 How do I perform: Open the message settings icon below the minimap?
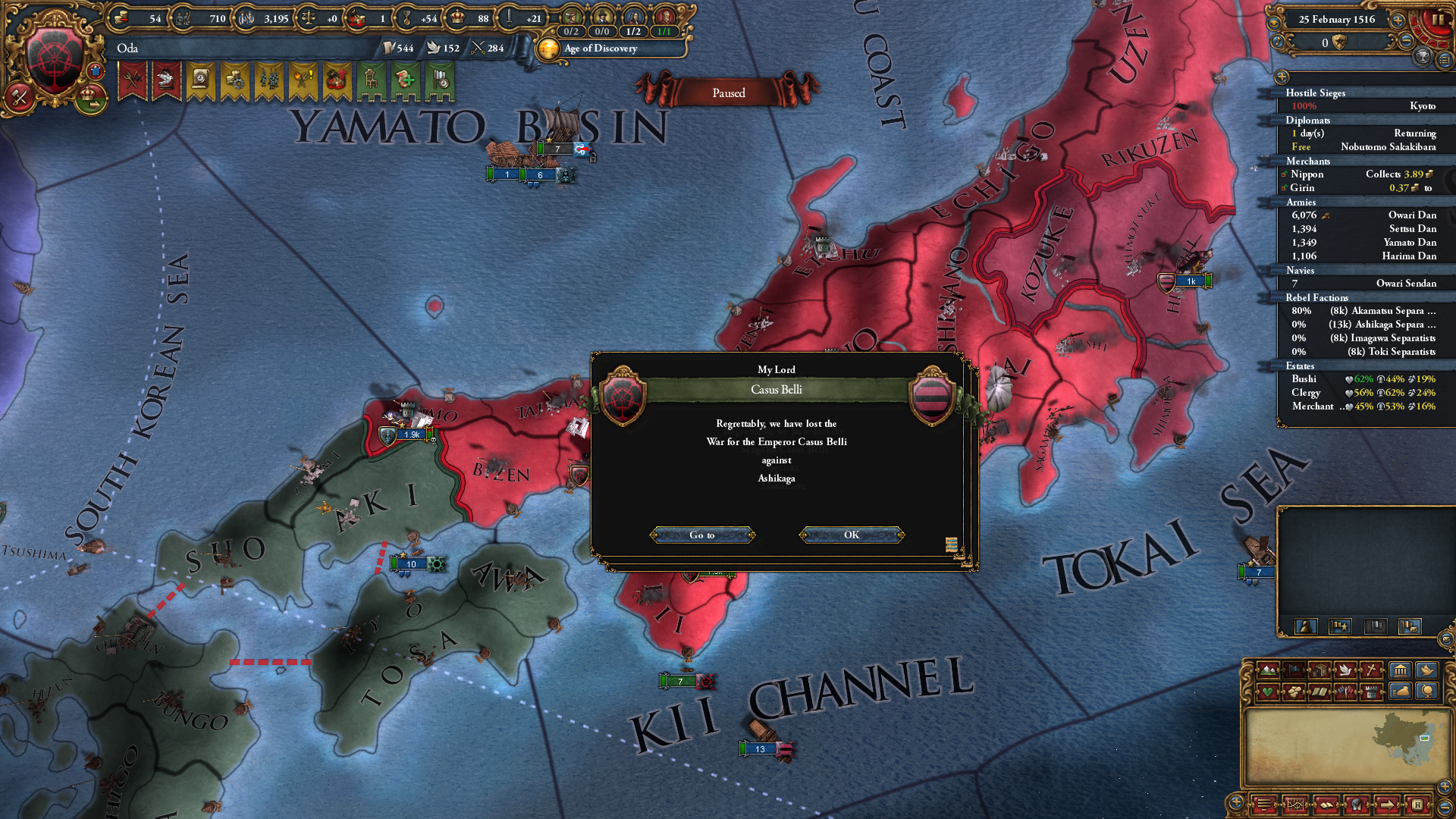(x=1265, y=805)
